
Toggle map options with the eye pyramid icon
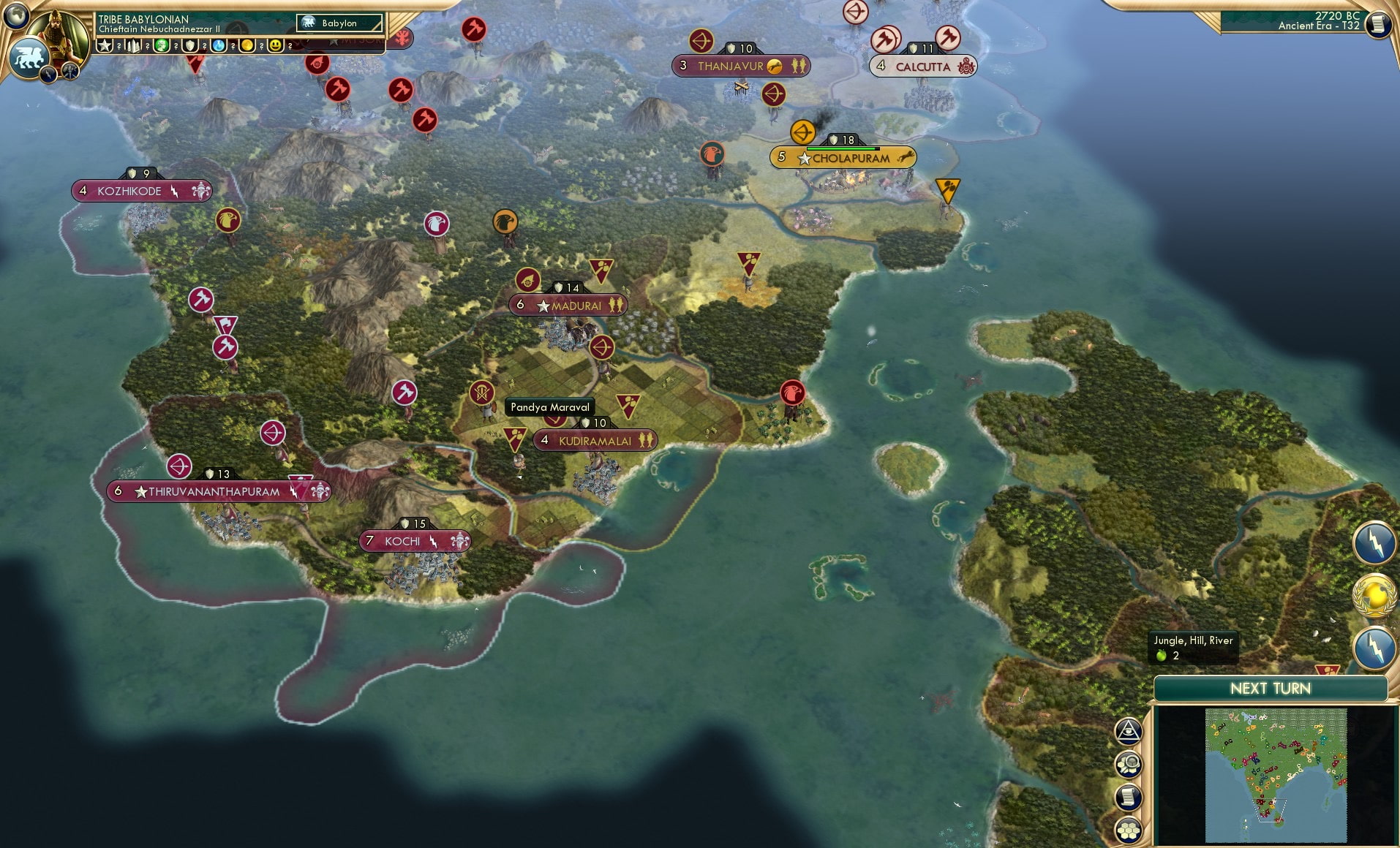click(1129, 730)
